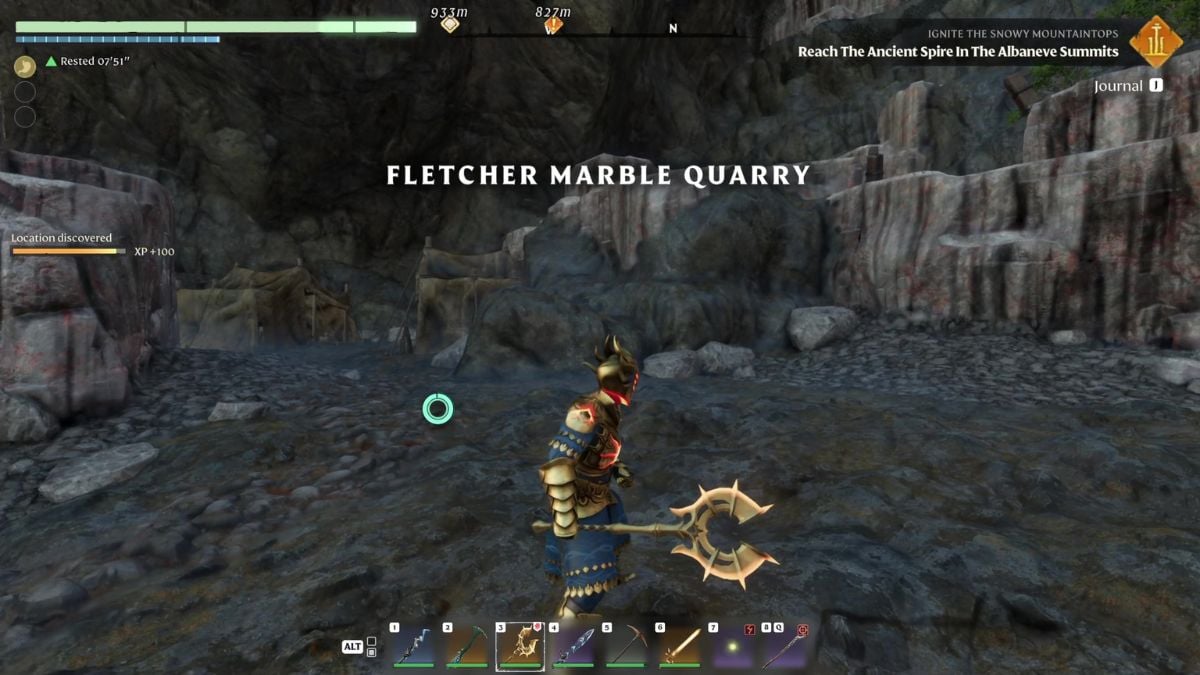The image size is (1200, 675).
Task: Select the glowing orb in hotbar slot 7
Action: (732, 646)
